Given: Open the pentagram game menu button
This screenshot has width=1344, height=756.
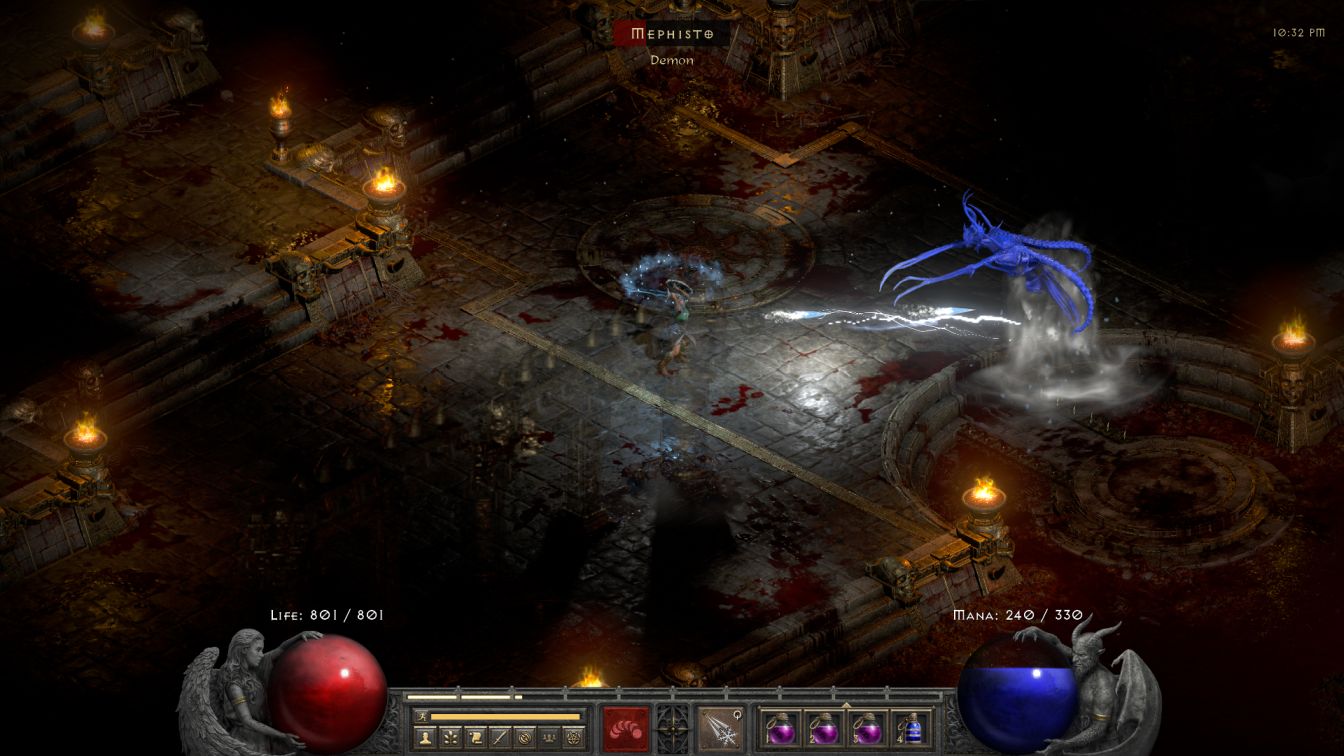Looking at the screenshot, I should tap(573, 738).
